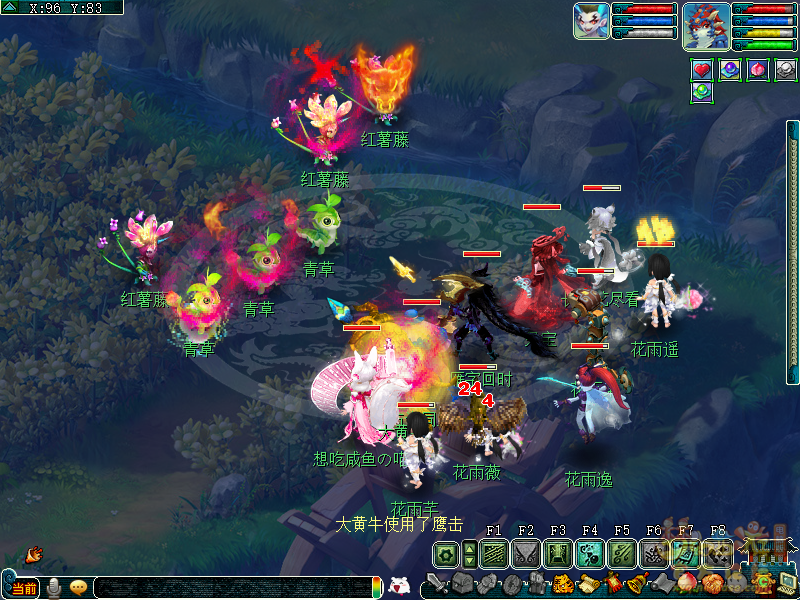This screenshot has height=600, width=800.
Task: Trigger the F3 skill icon
Action: 558,553
